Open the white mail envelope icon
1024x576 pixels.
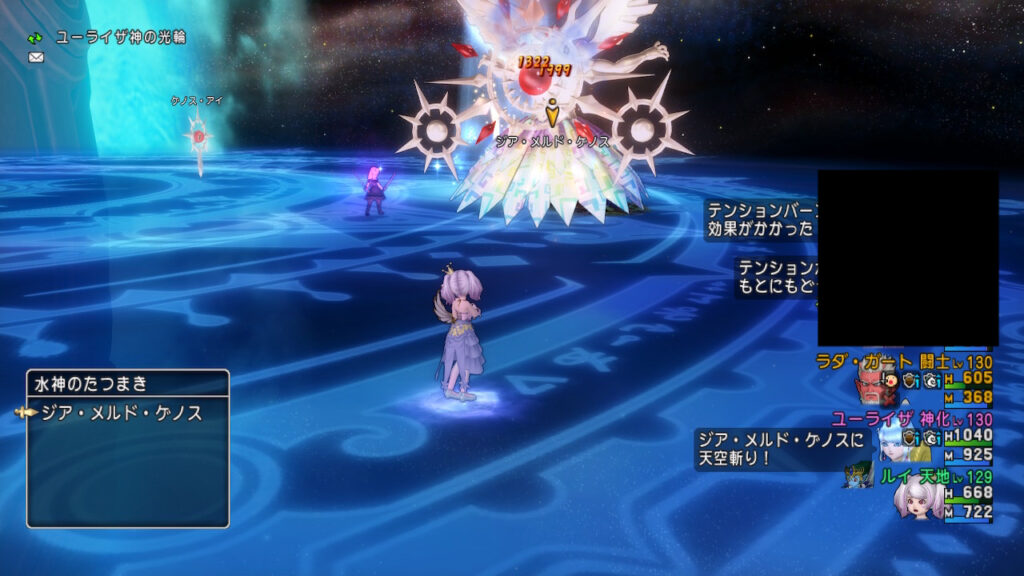pyautogui.click(x=36, y=58)
